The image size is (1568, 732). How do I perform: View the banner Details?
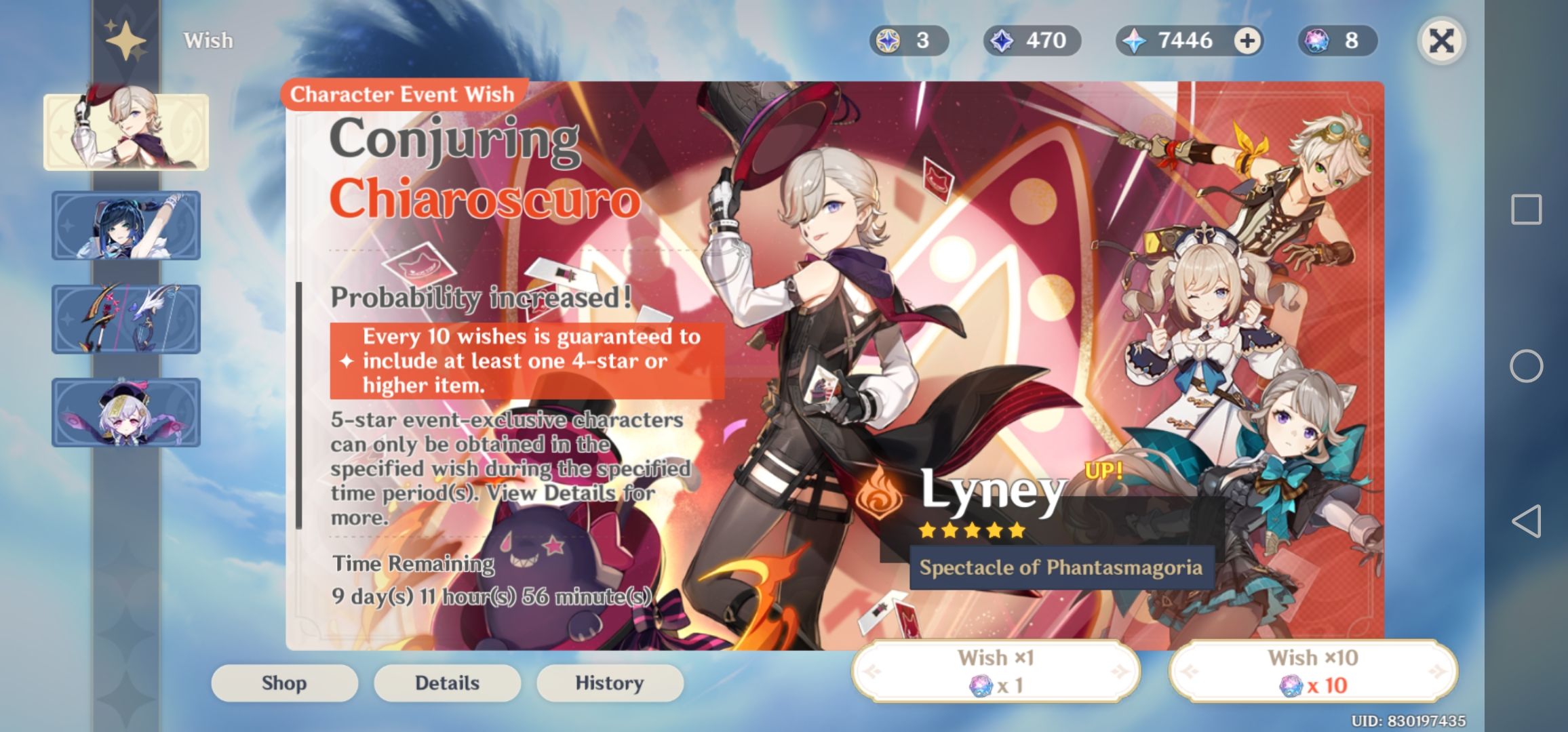[447, 683]
